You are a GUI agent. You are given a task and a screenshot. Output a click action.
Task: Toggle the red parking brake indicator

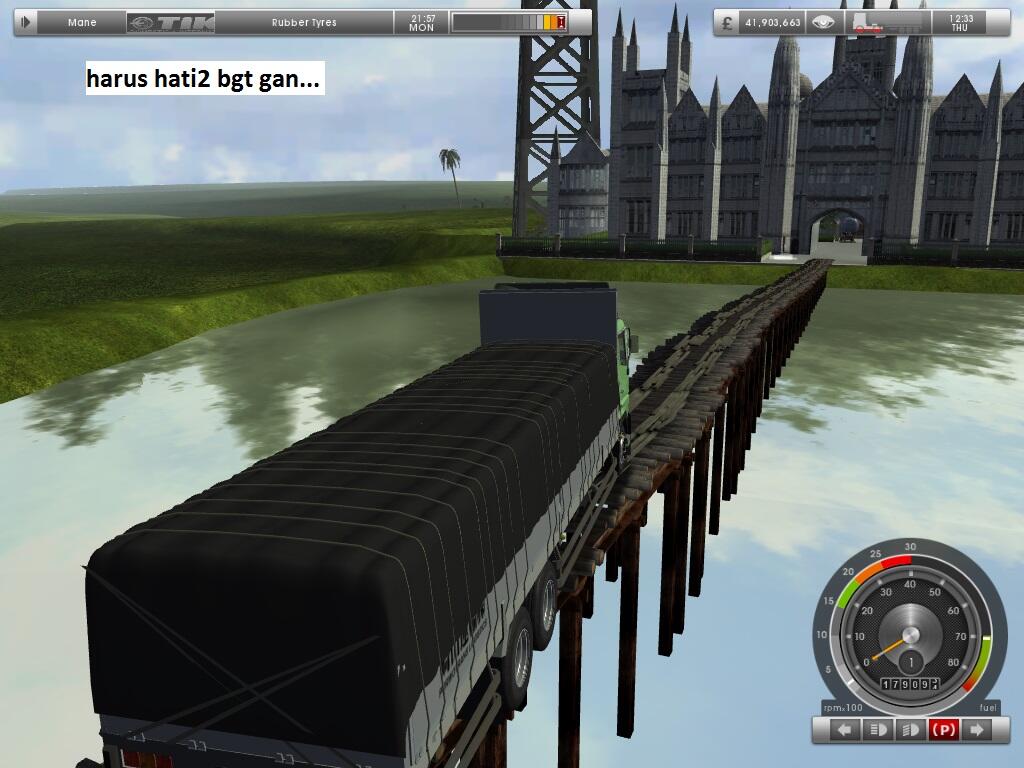[943, 730]
